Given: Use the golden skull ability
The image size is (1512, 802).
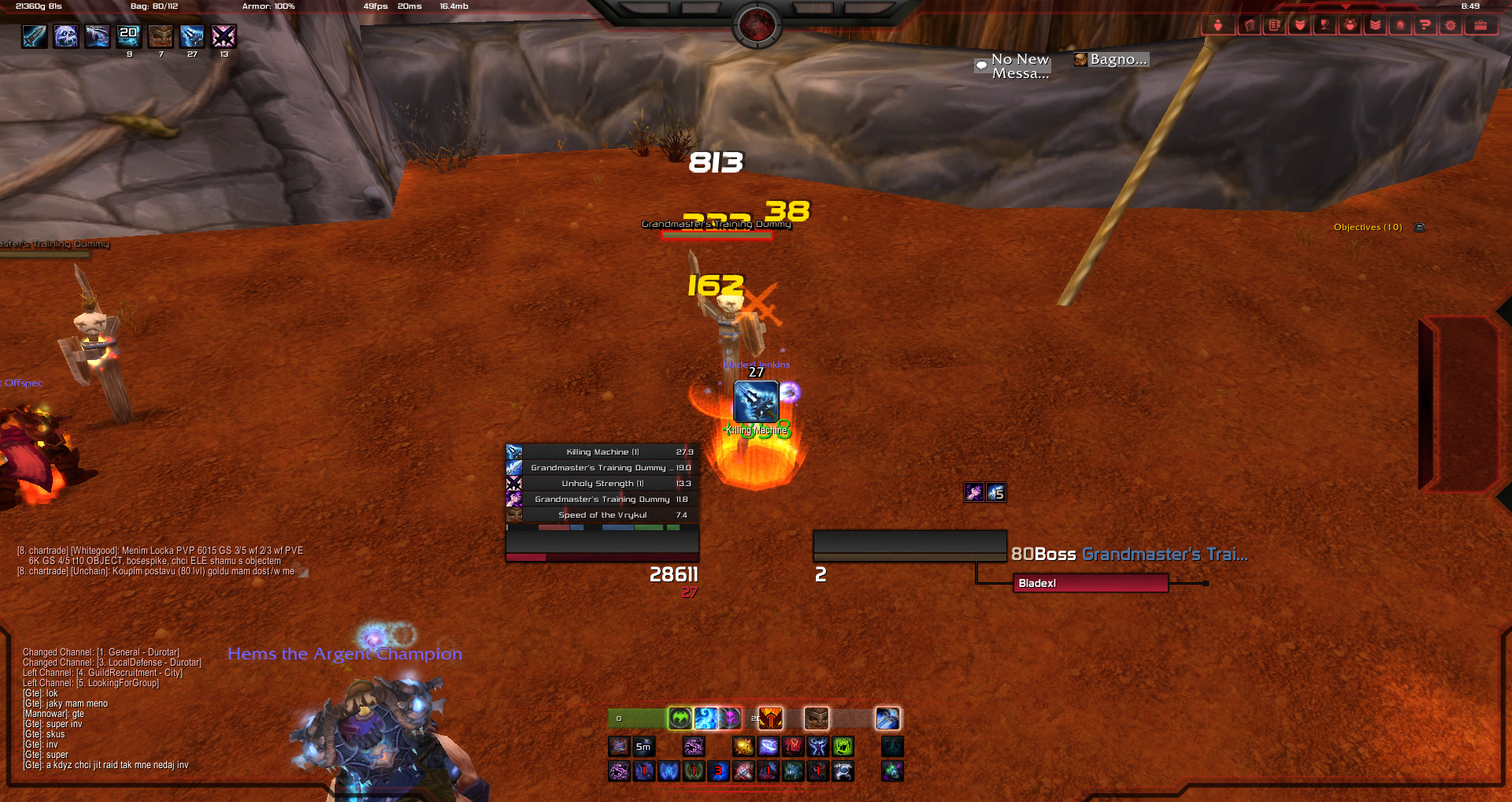Looking at the screenshot, I should coord(743,746).
